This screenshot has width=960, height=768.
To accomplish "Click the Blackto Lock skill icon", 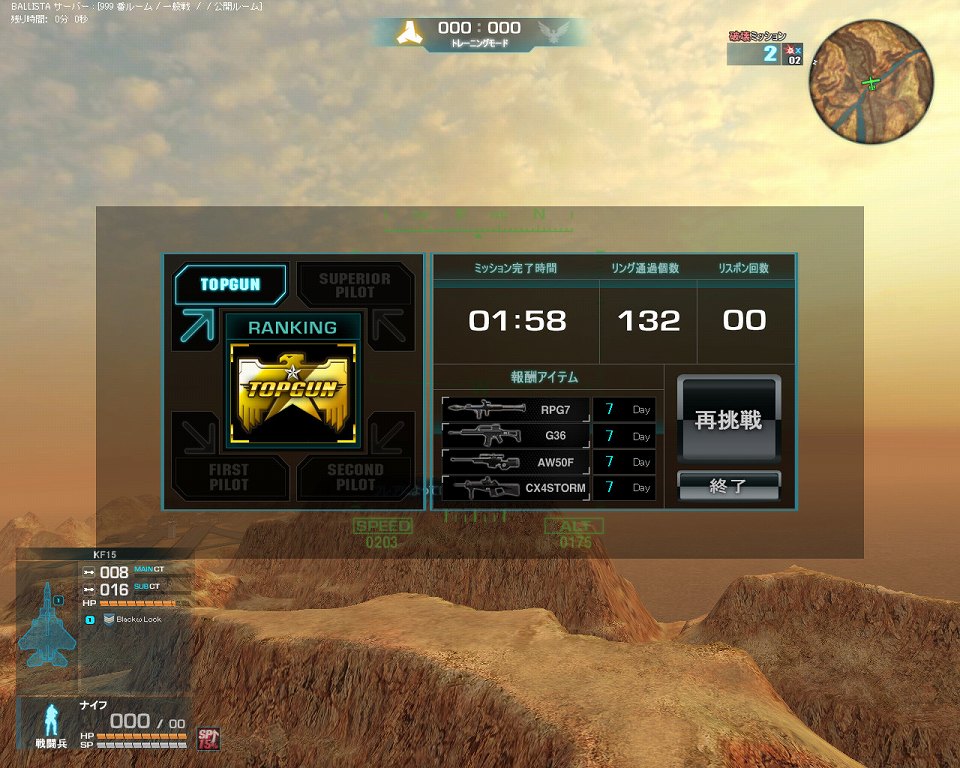I will [109, 619].
